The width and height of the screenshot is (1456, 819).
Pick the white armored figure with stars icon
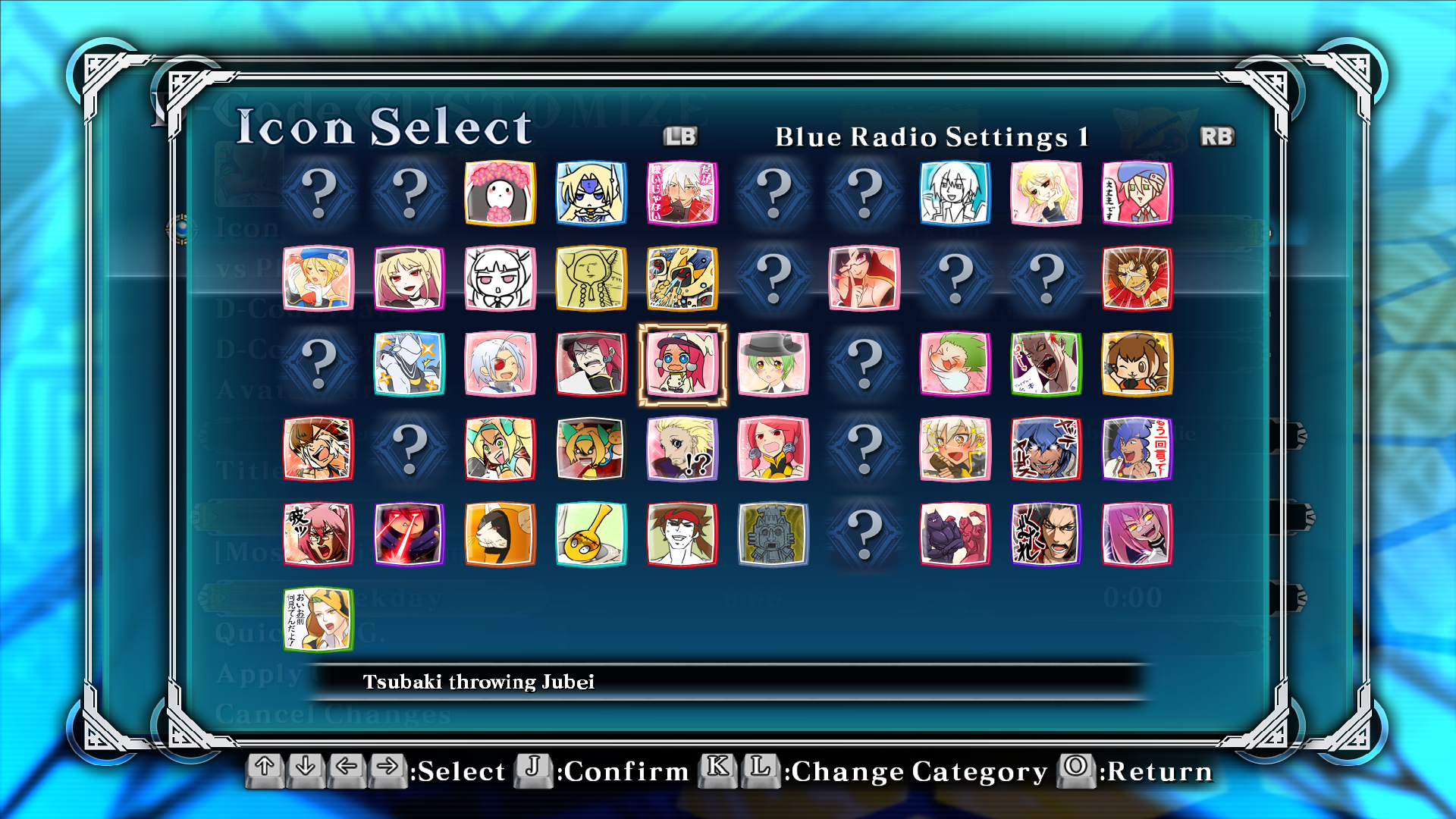[409, 364]
